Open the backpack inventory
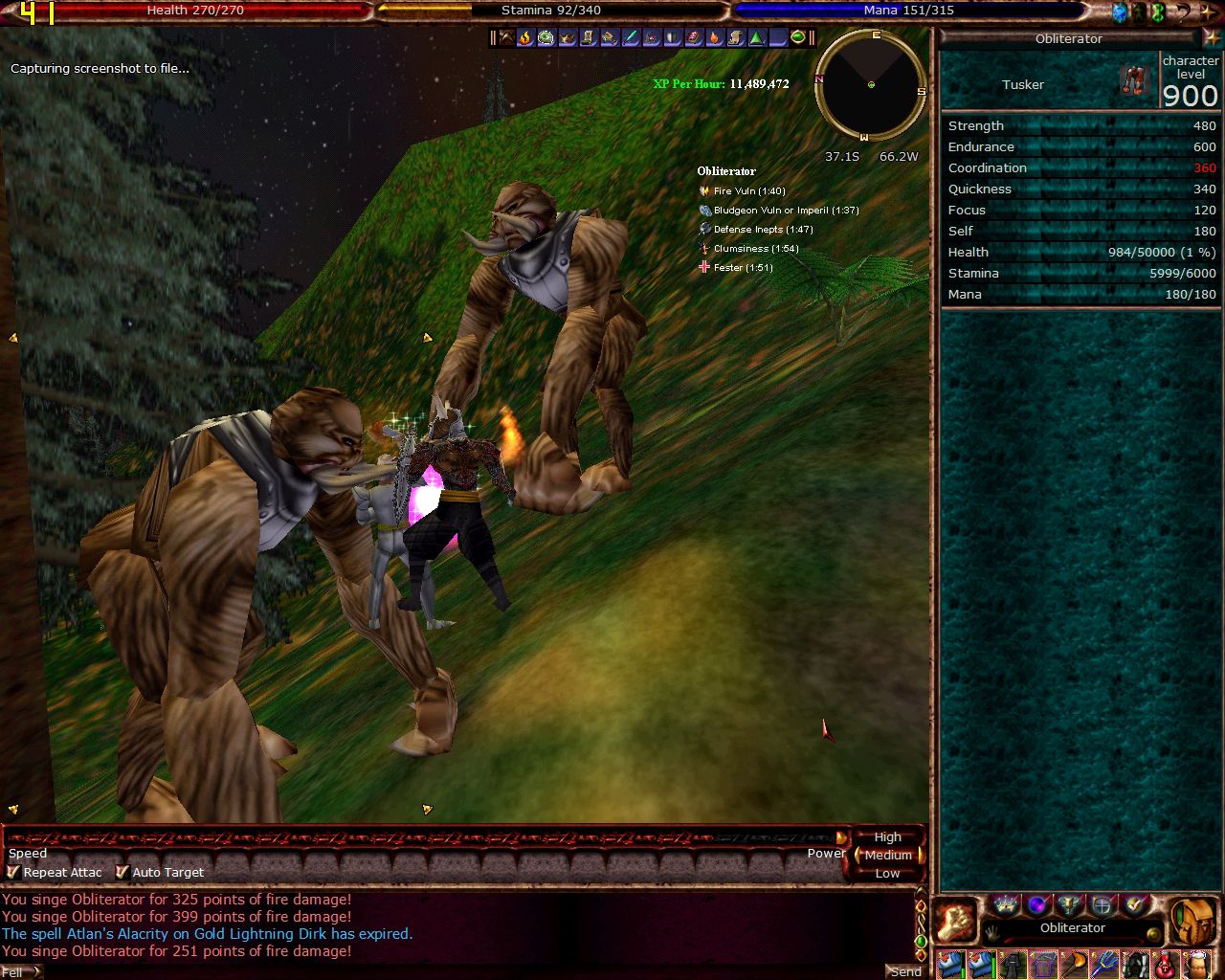Viewport: 1225px width, 980px height. pyautogui.click(x=1193, y=922)
